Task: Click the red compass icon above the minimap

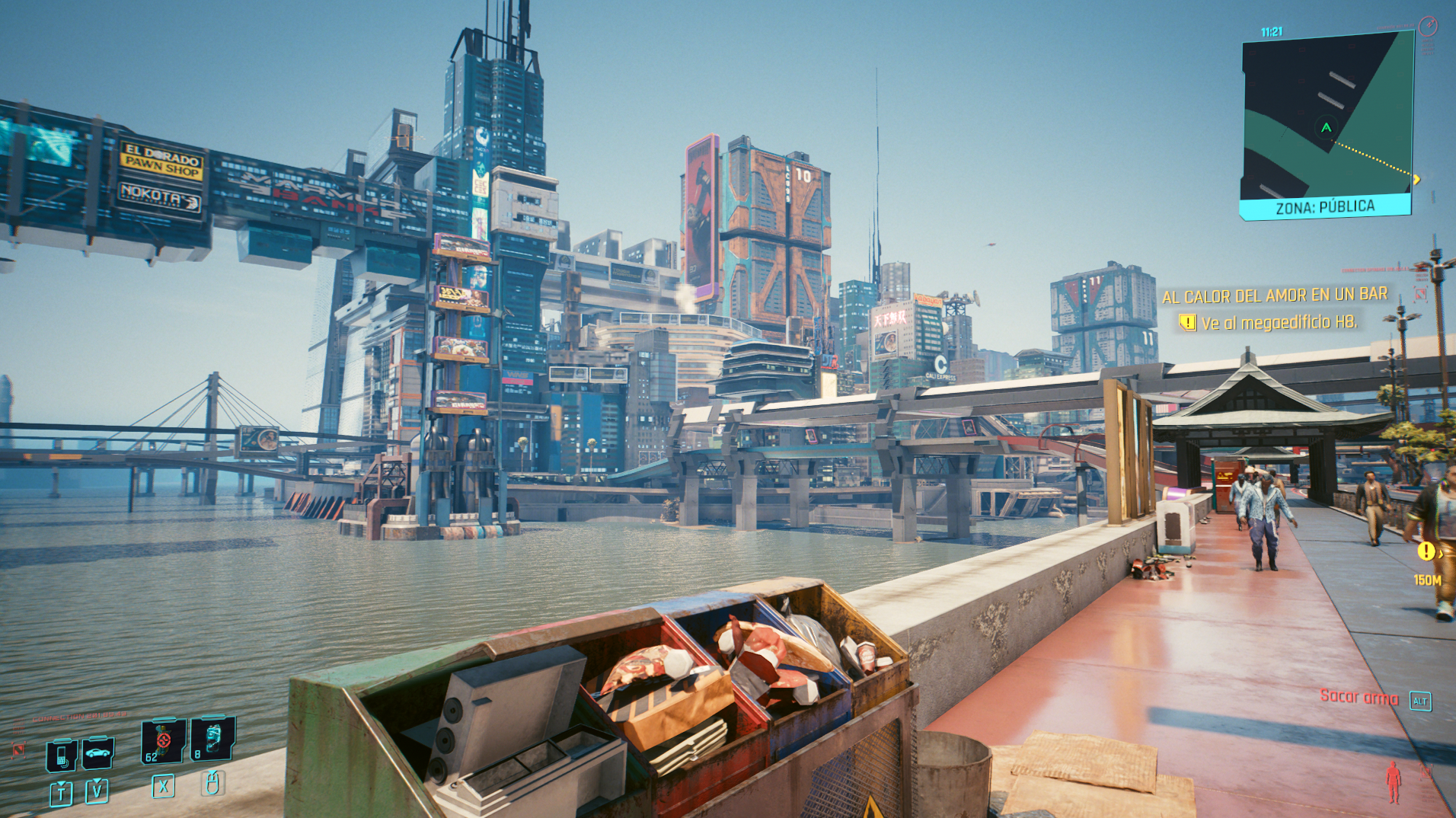Action: (x=1428, y=27)
